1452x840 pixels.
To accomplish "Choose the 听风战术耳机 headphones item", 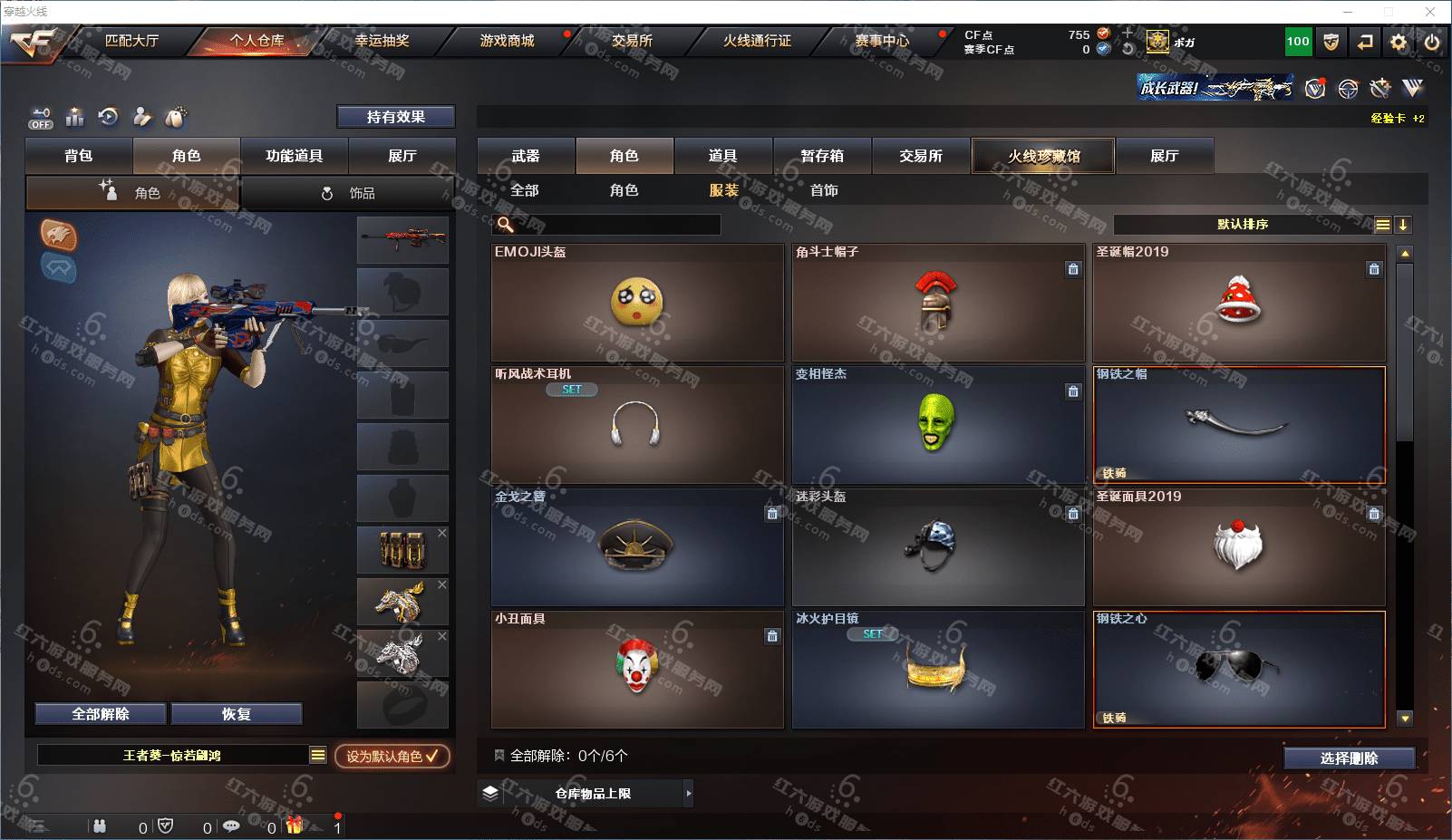I will pyautogui.click(x=637, y=425).
